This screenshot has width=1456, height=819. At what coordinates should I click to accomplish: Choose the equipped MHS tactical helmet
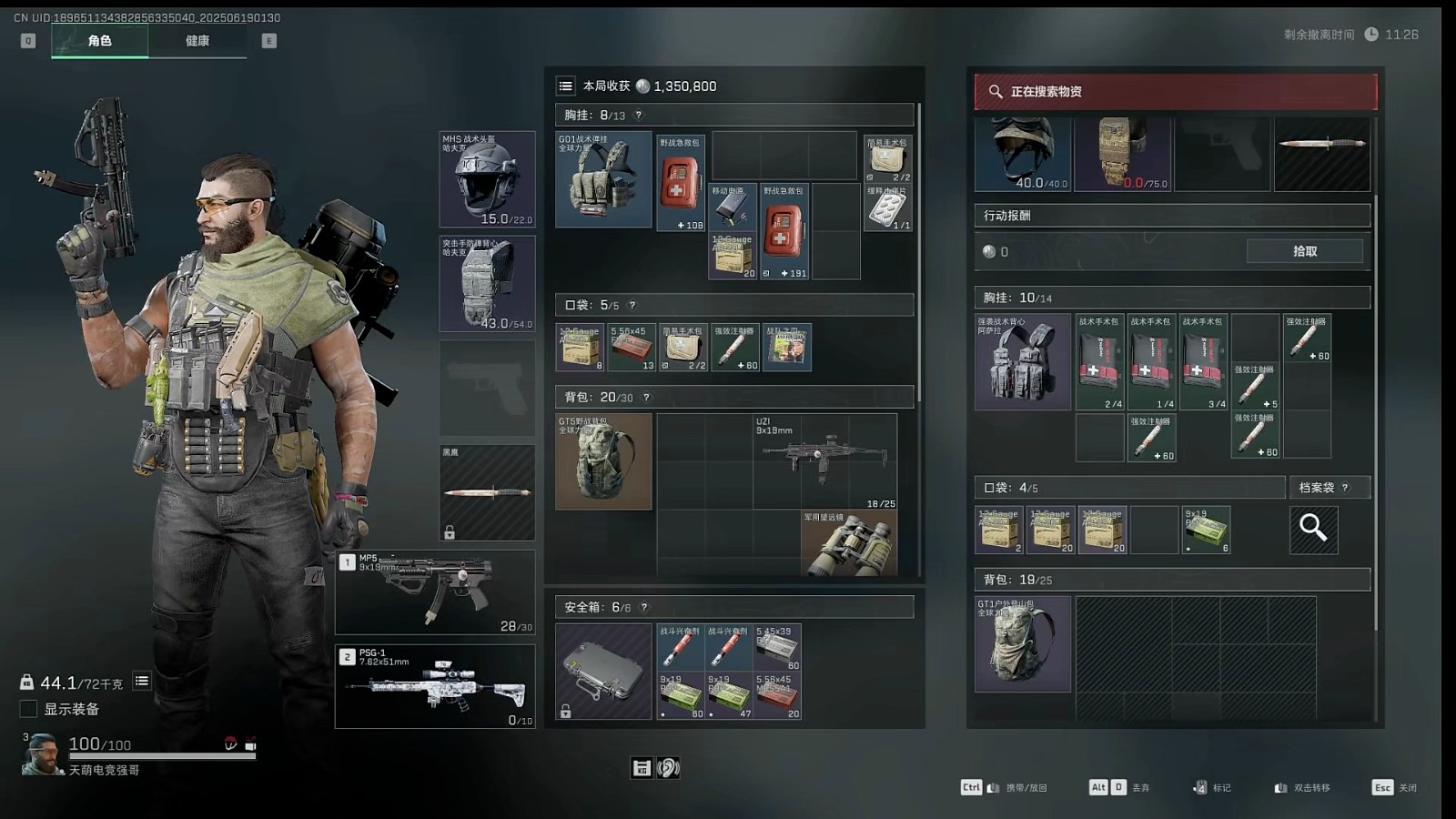(x=487, y=179)
